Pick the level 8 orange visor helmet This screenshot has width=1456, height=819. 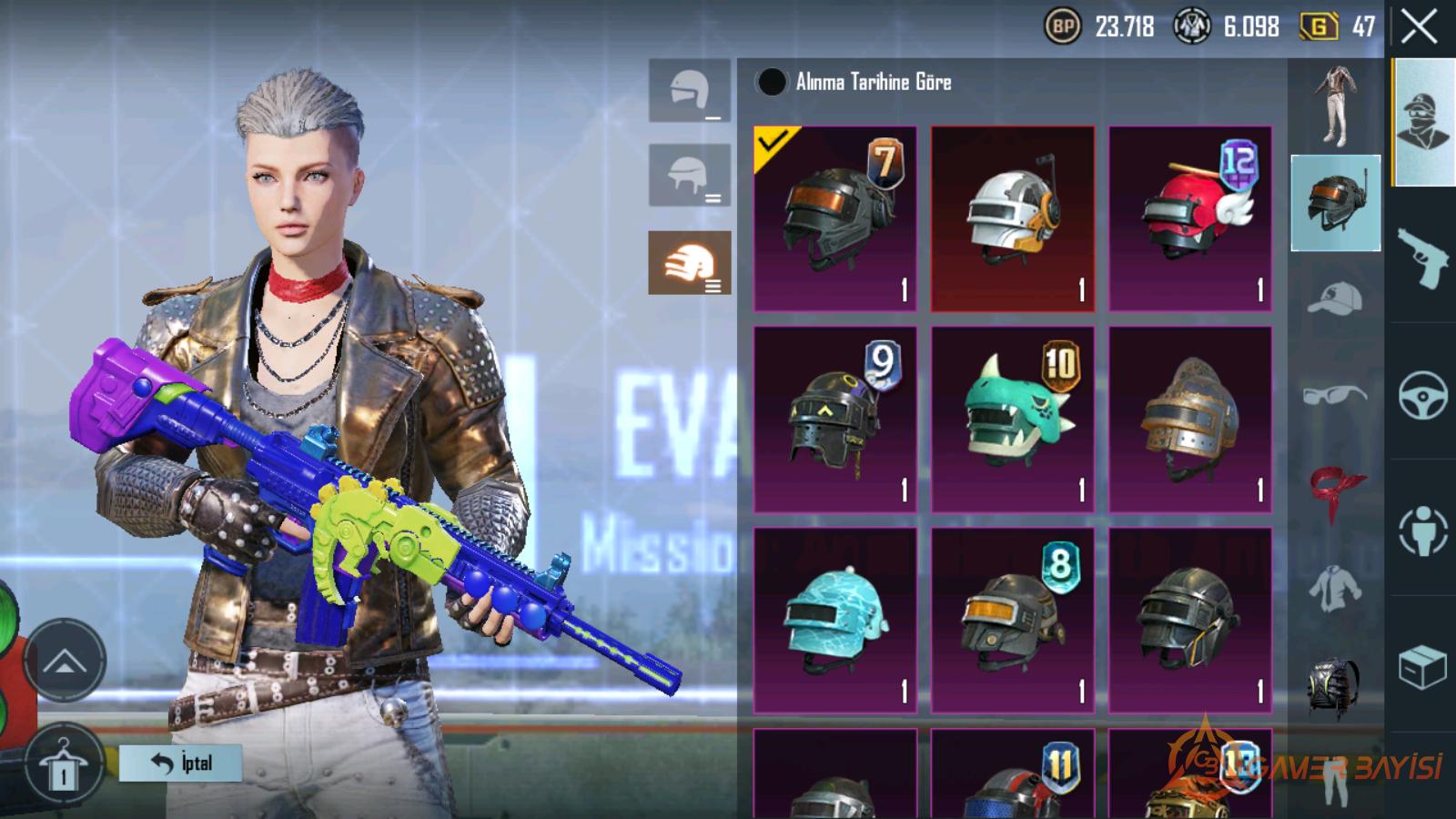click(x=1012, y=620)
